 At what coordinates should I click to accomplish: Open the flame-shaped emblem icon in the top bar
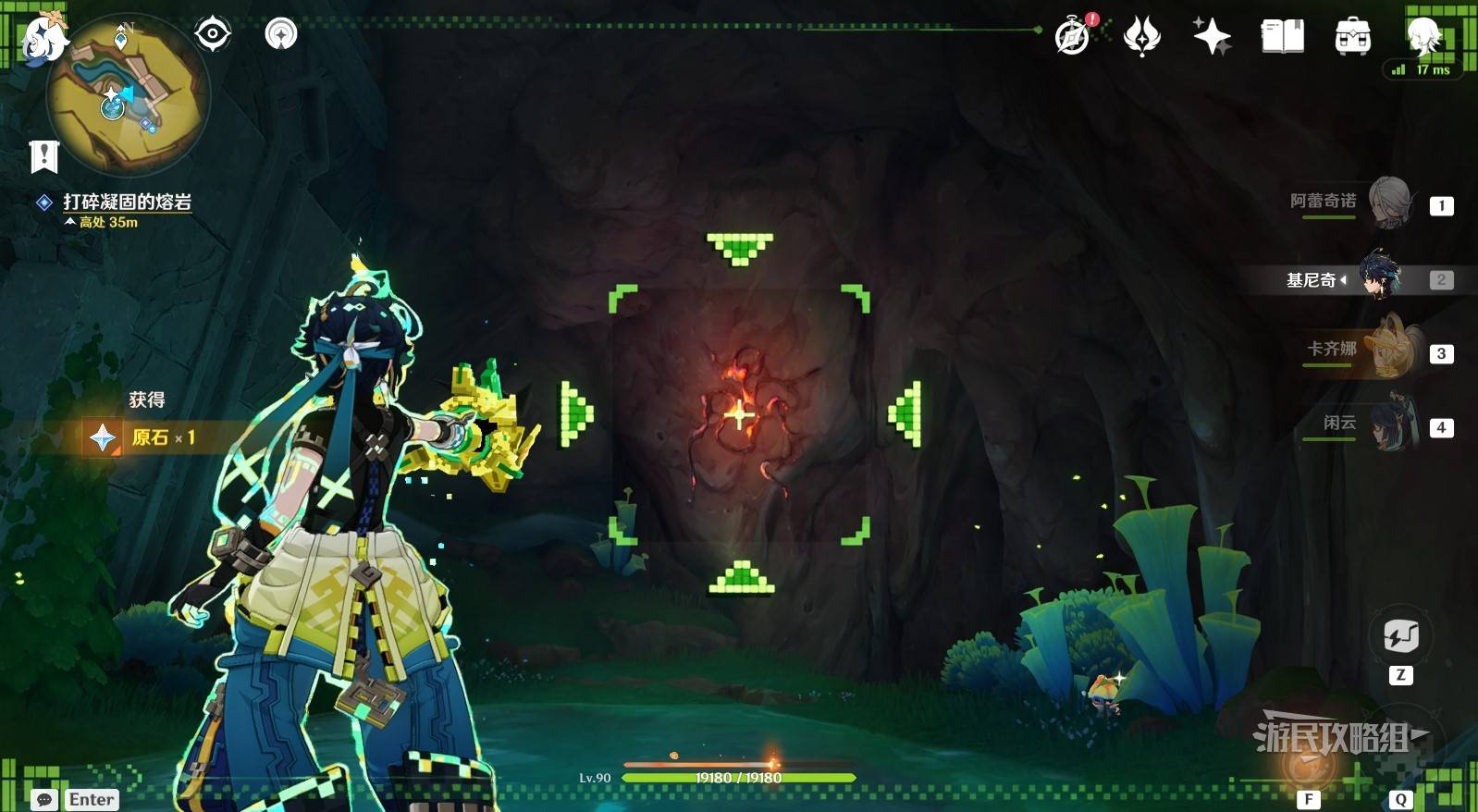(x=1142, y=37)
